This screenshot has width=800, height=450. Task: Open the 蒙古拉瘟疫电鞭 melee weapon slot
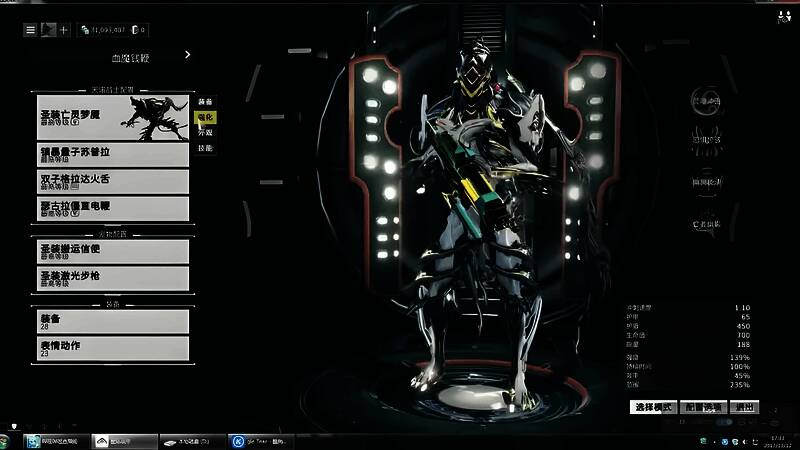(112, 208)
